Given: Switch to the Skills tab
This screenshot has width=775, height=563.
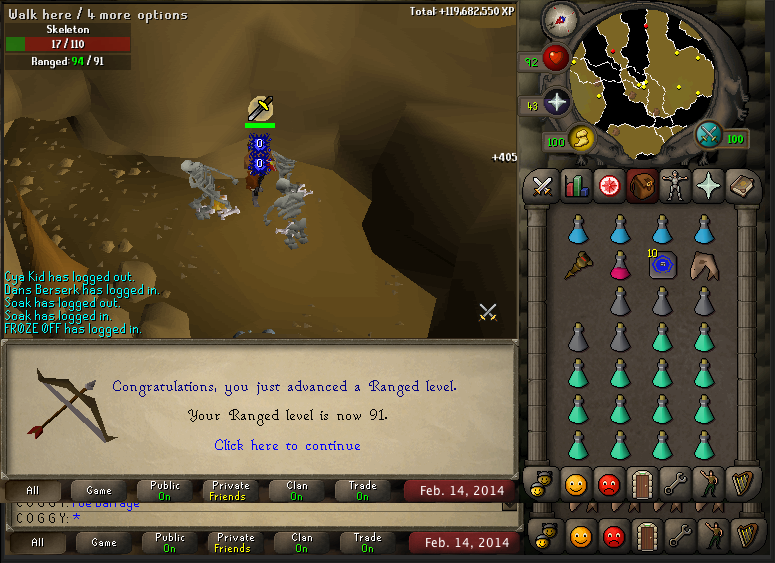Looking at the screenshot, I should point(575,185).
